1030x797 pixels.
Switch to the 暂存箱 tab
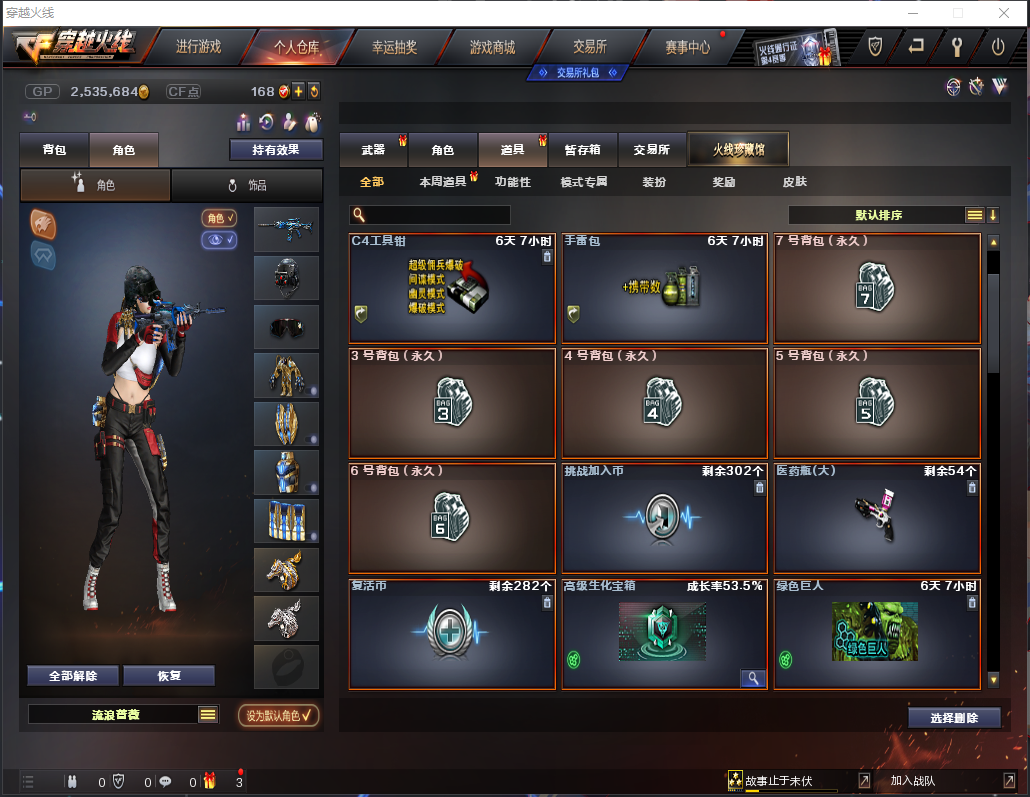click(582, 150)
